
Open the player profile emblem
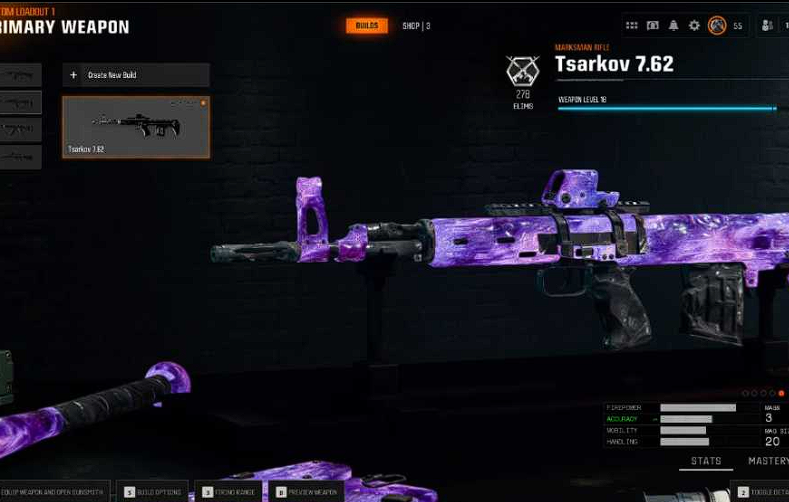(x=716, y=25)
